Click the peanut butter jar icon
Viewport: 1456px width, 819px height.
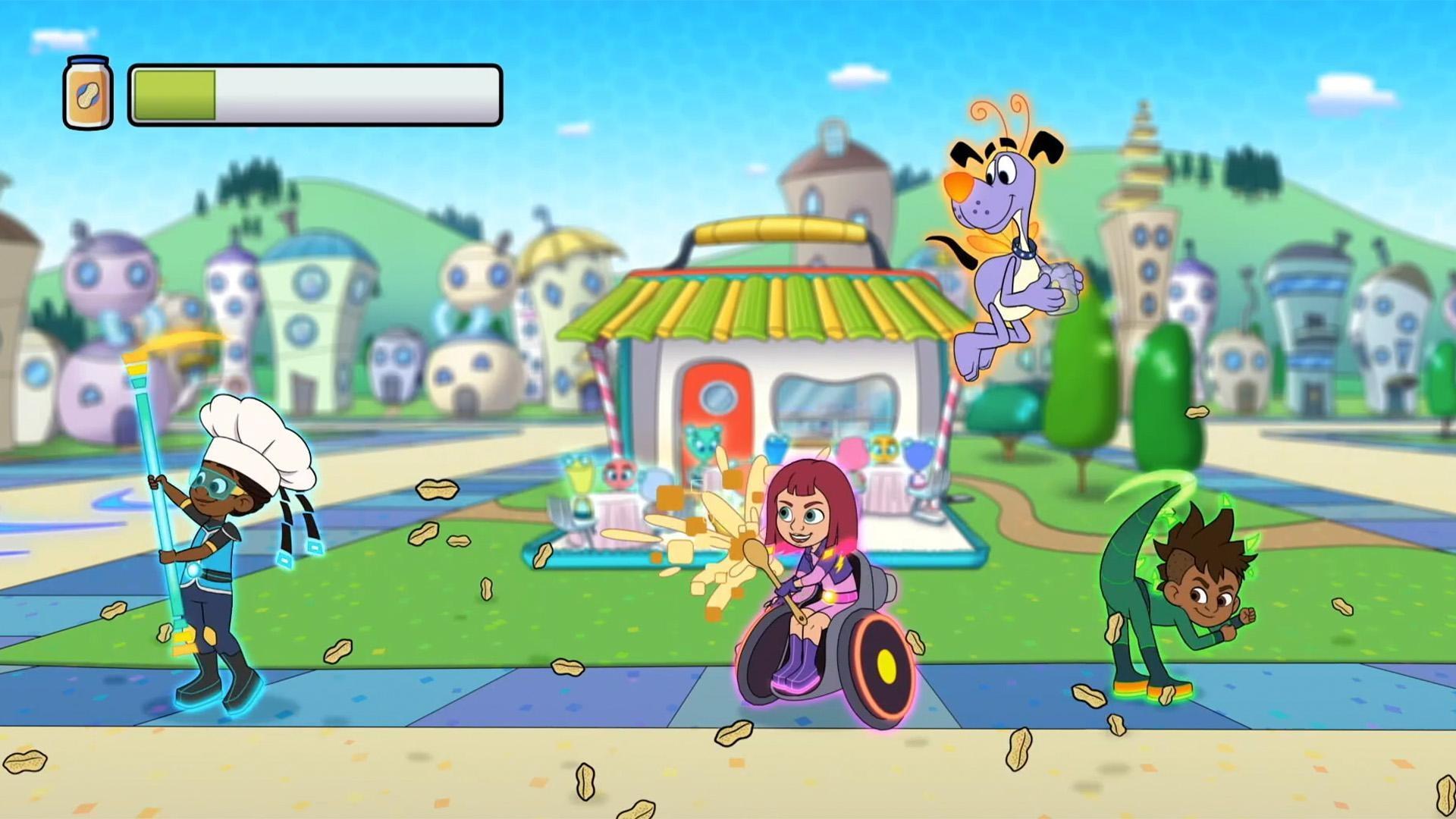tap(86, 93)
